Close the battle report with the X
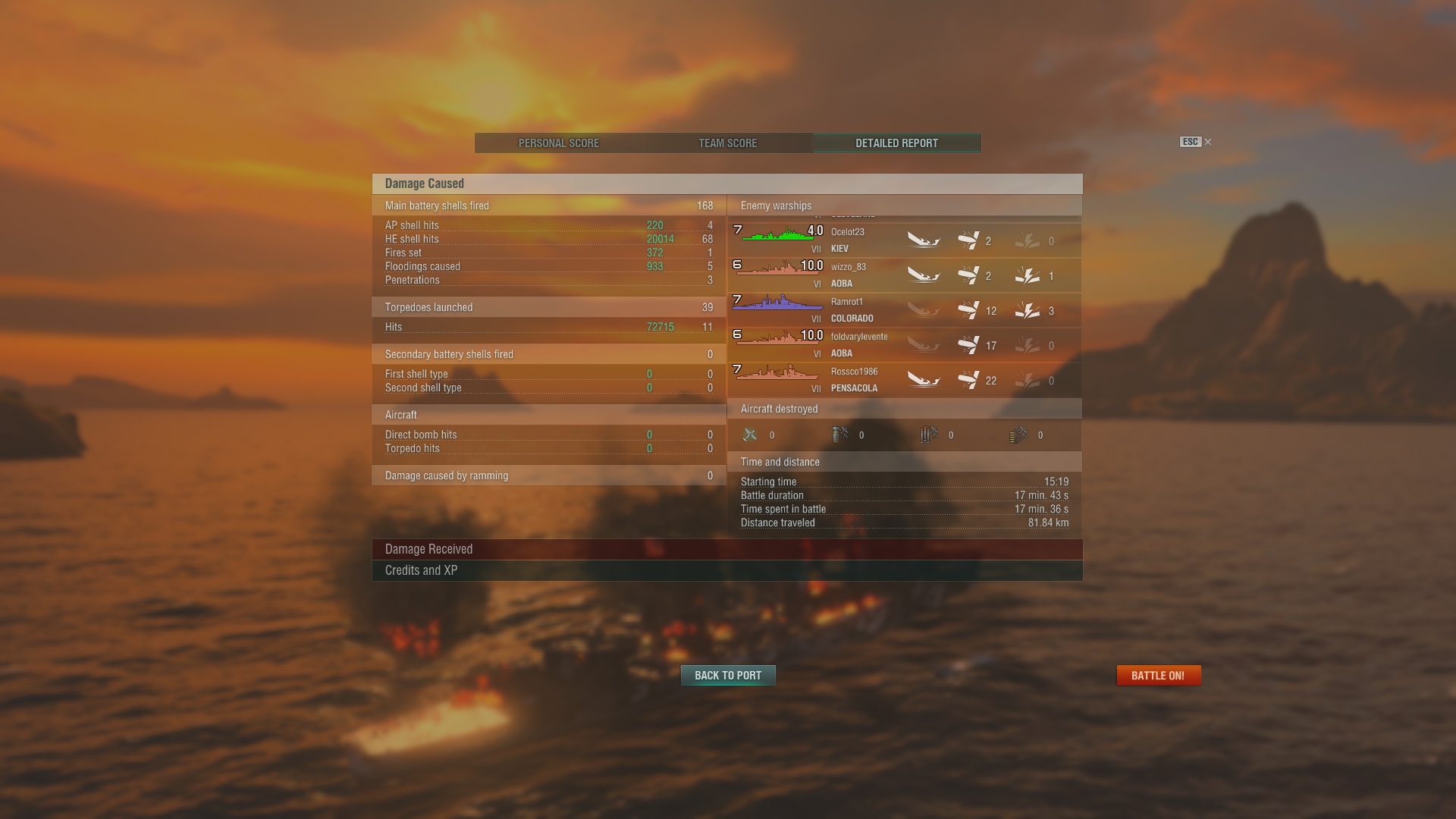 [x=1208, y=142]
